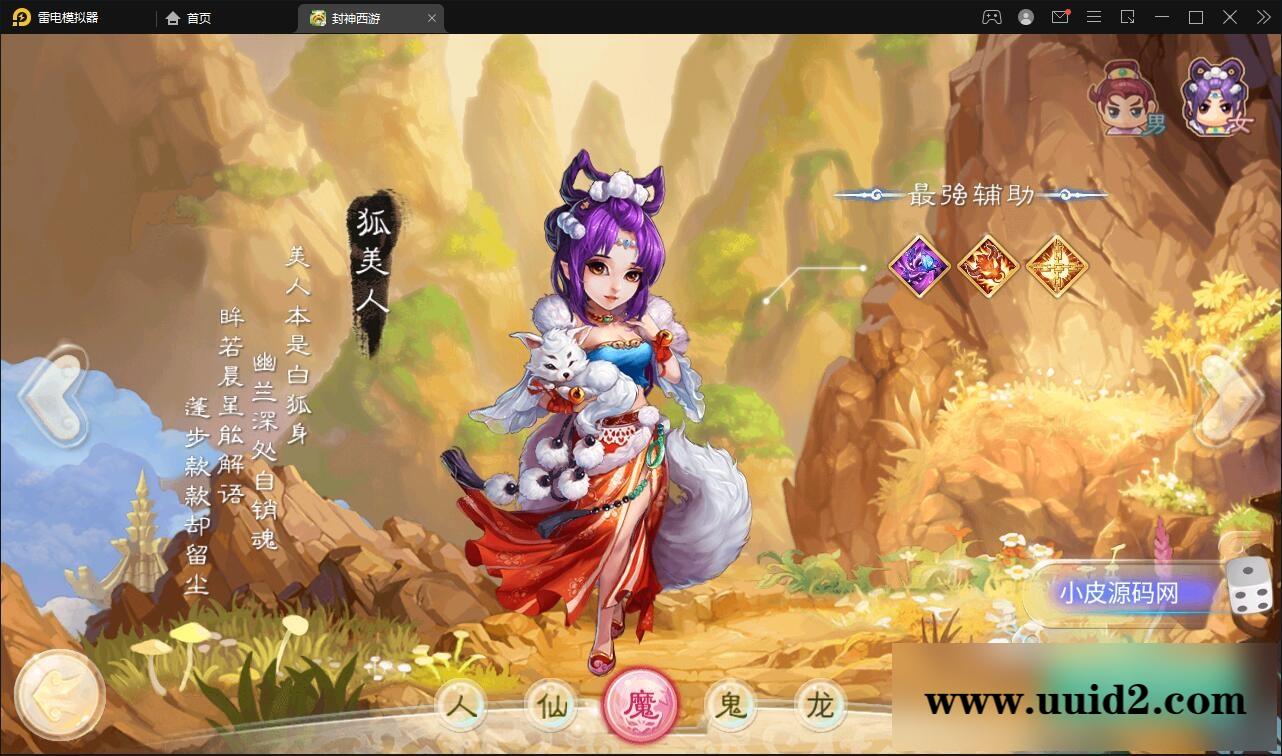Image resolution: width=1282 pixels, height=756 pixels.
Task: Open the emulator hamburger menu
Action: (x=1094, y=17)
